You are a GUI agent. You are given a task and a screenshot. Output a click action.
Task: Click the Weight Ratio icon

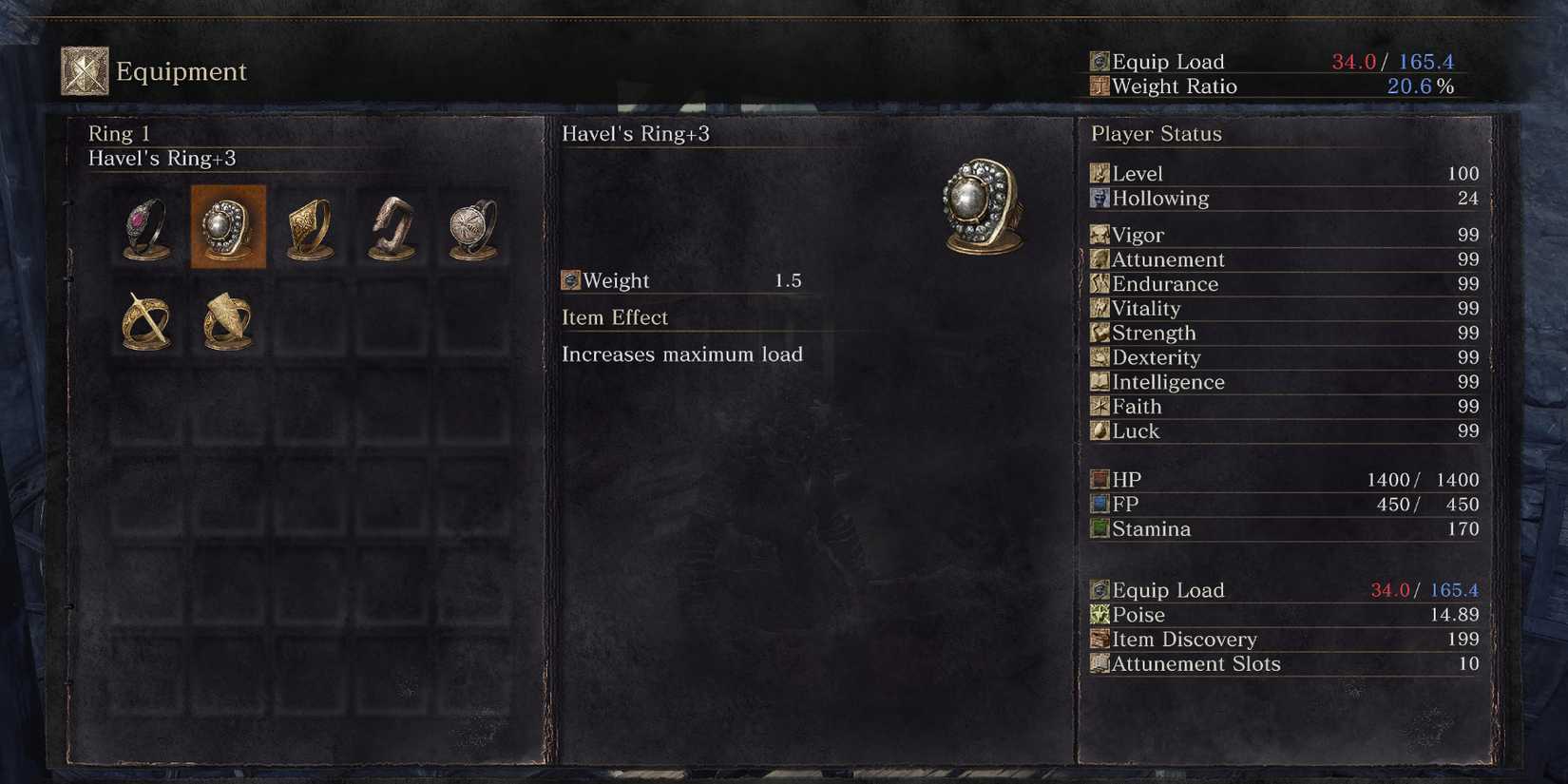coord(1099,86)
